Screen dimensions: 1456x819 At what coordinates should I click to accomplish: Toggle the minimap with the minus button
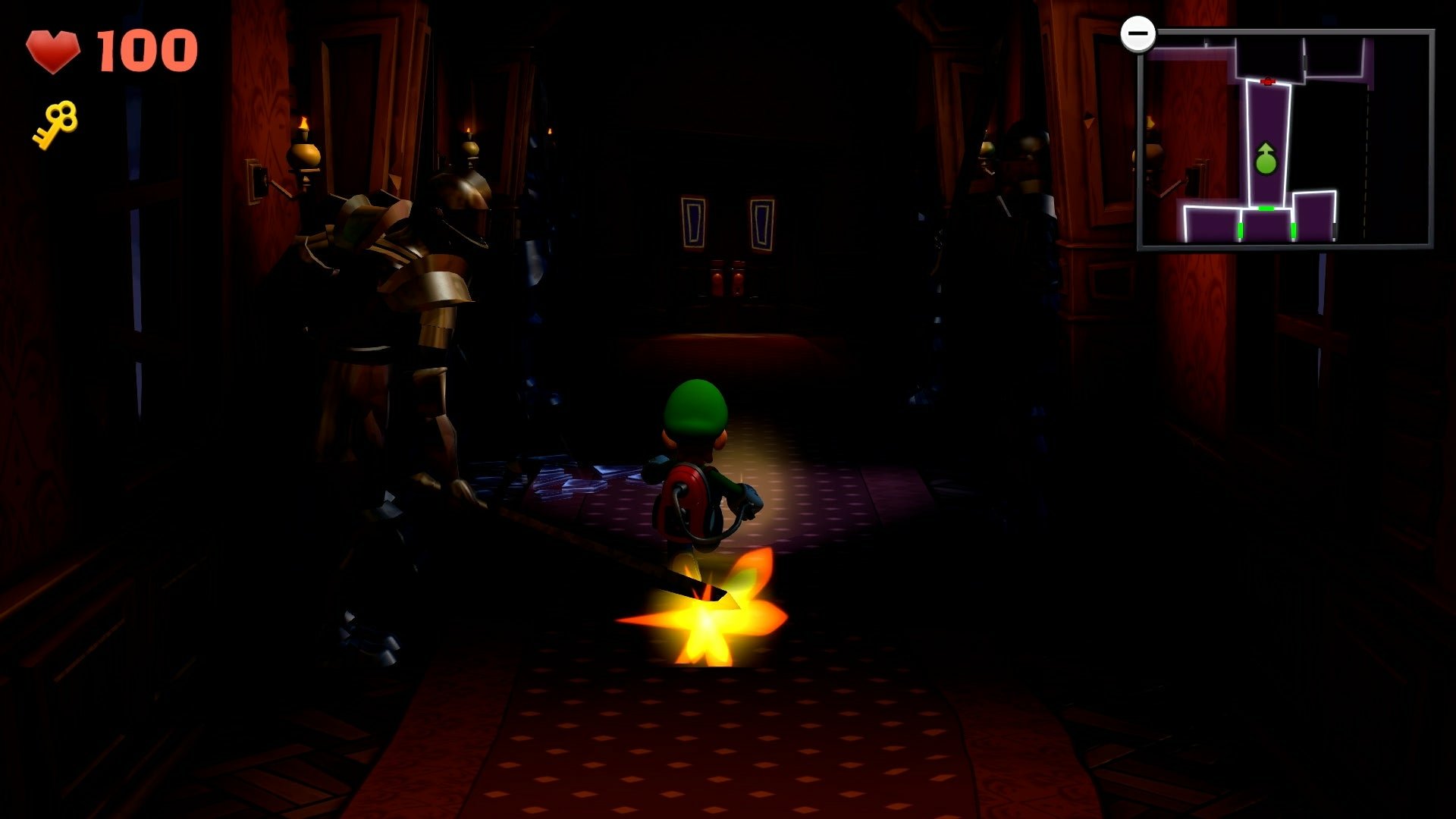coord(1138,33)
